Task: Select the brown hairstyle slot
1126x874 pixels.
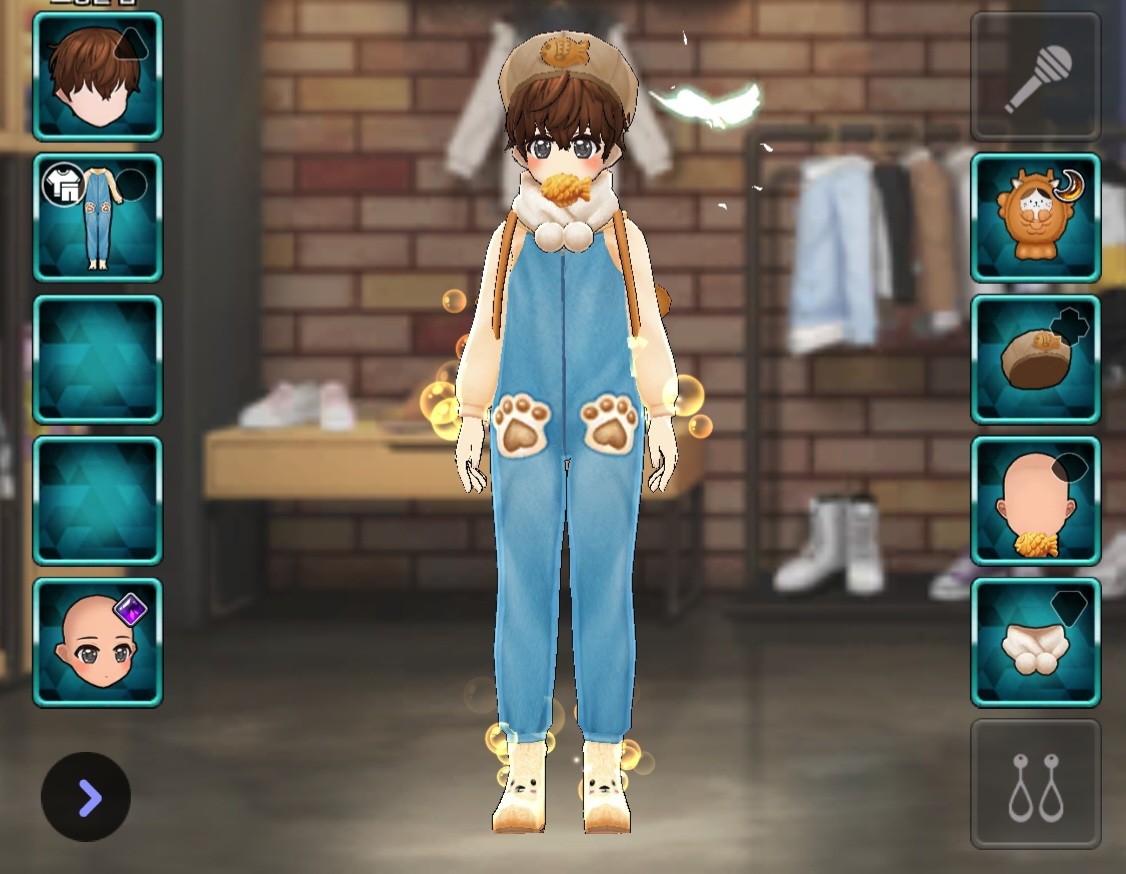Action: pyautogui.click(x=97, y=76)
